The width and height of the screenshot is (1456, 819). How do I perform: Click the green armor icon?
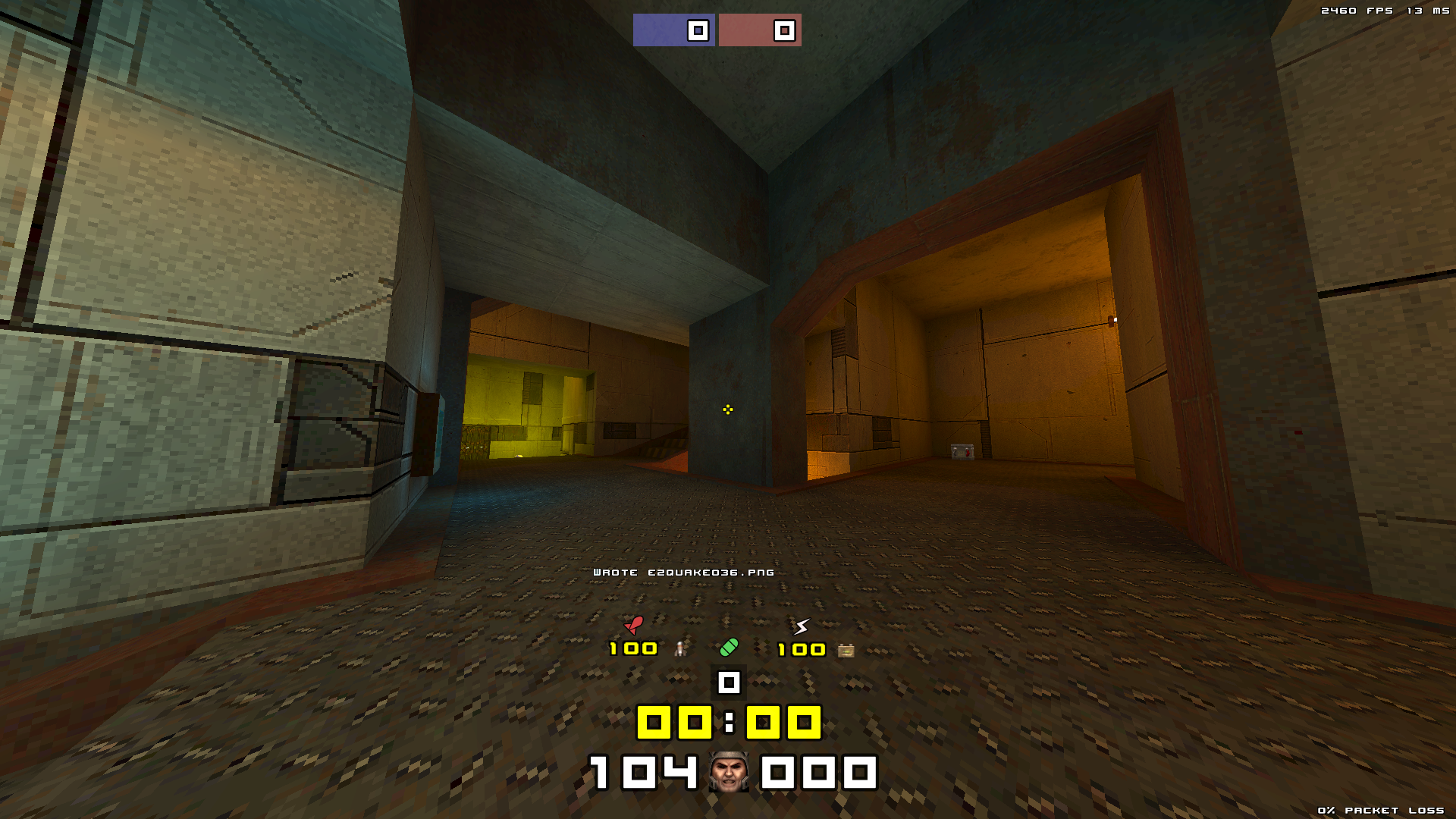click(729, 648)
